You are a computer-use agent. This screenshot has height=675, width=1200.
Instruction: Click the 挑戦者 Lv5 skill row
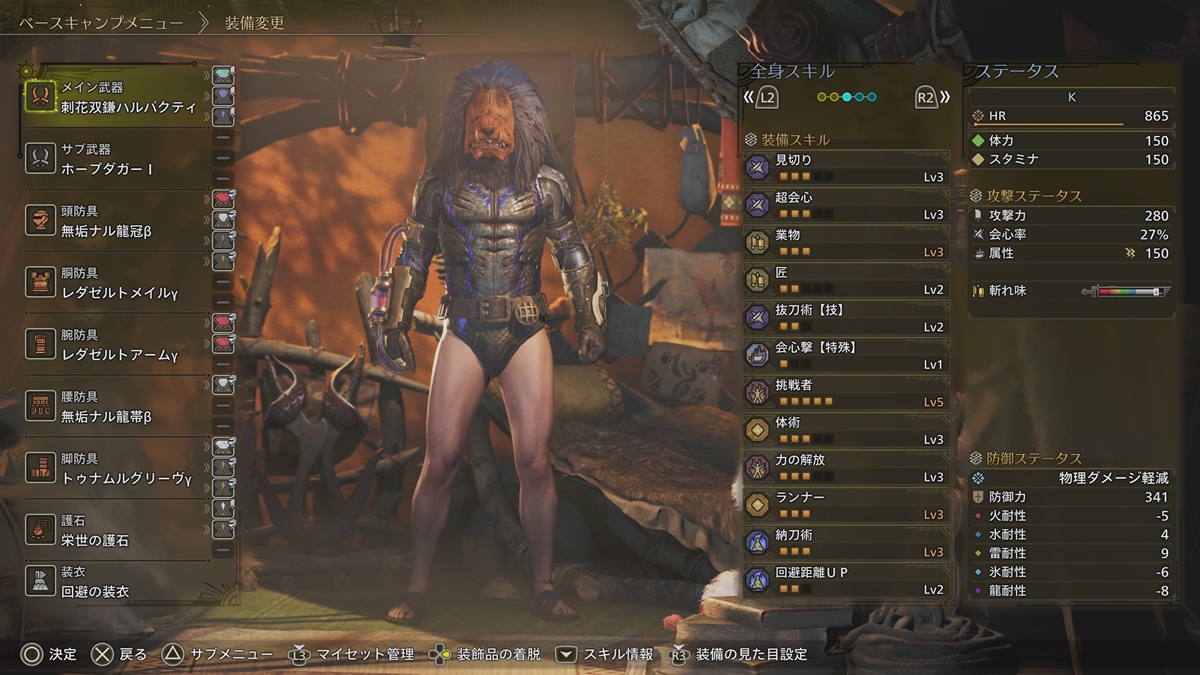846,392
